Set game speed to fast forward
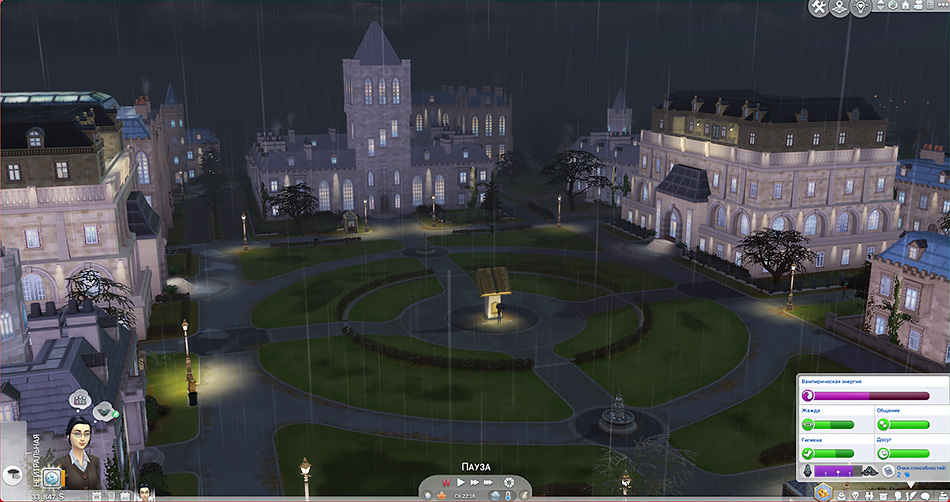The height and width of the screenshot is (502, 950). [x=473, y=483]
